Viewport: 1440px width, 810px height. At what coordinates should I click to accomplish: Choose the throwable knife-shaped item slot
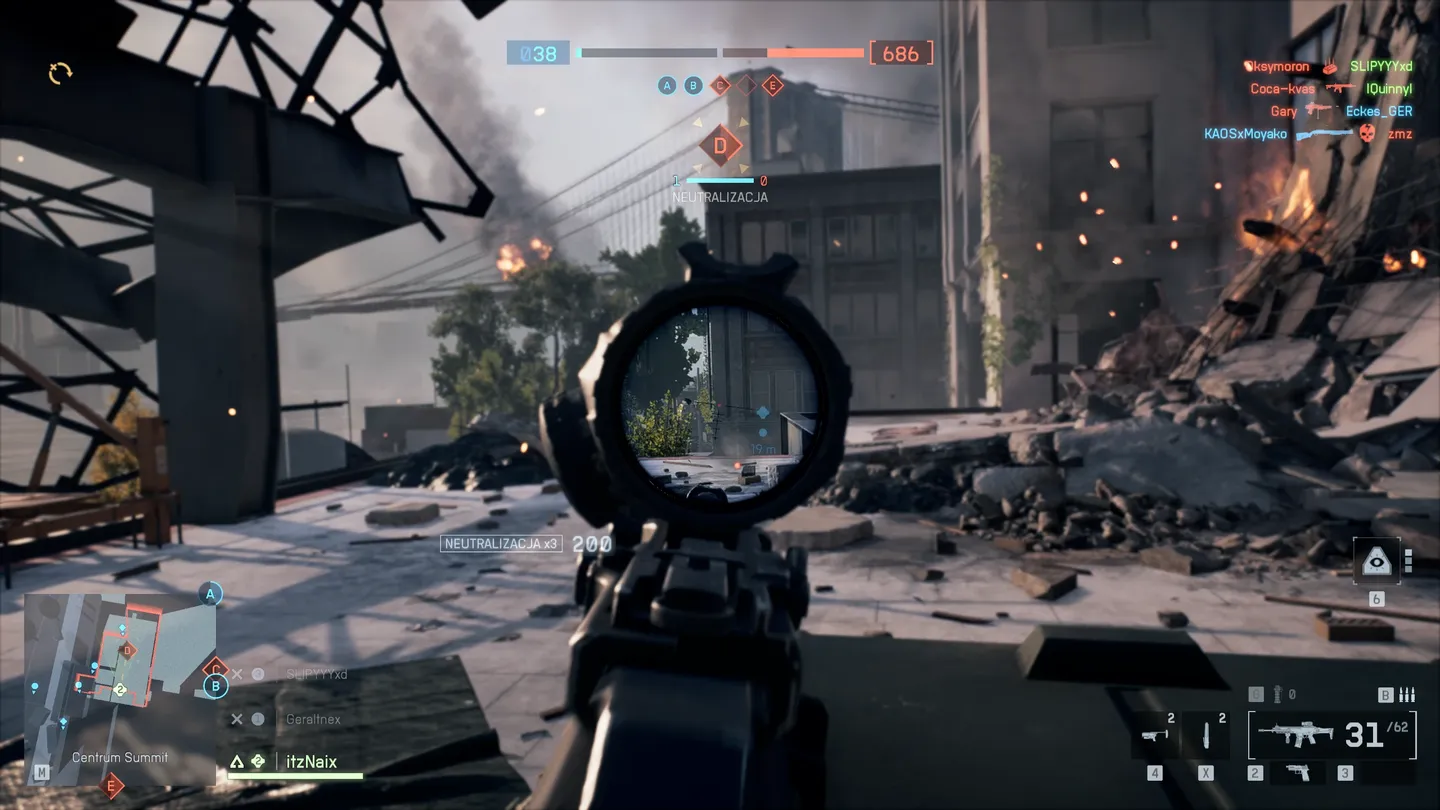(1207, 738)
